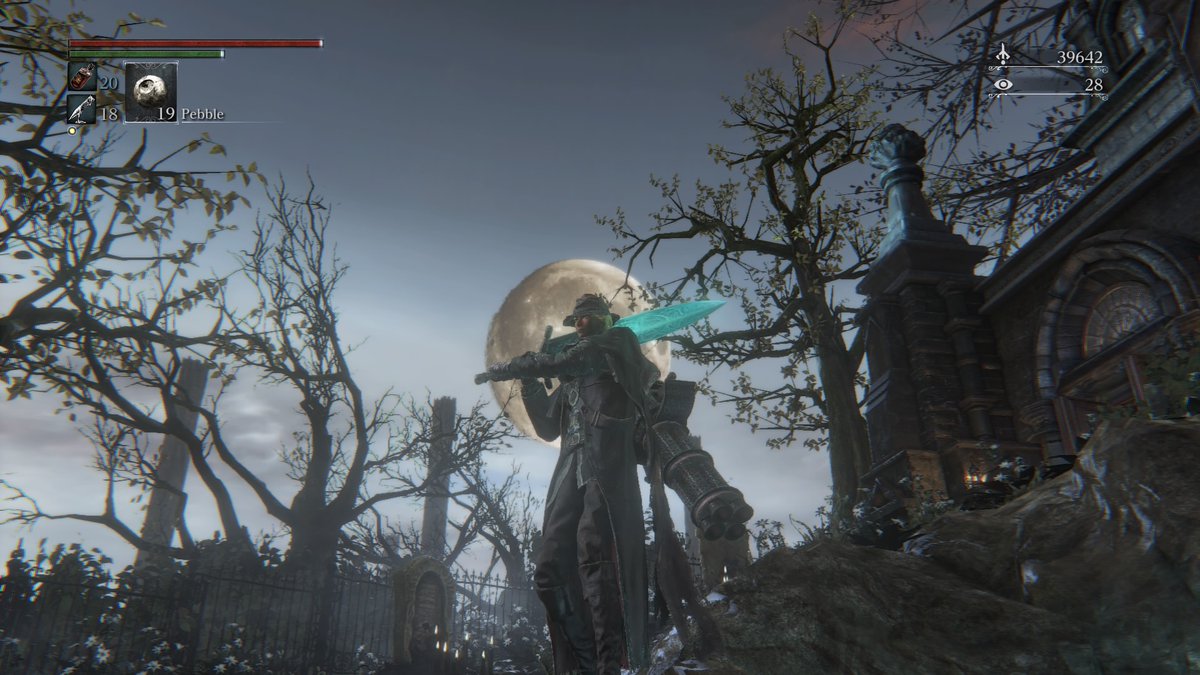This screenshot has height=675, width=1200.
Task: Choose the Pebble quick item slot
Action: (151, 93)
